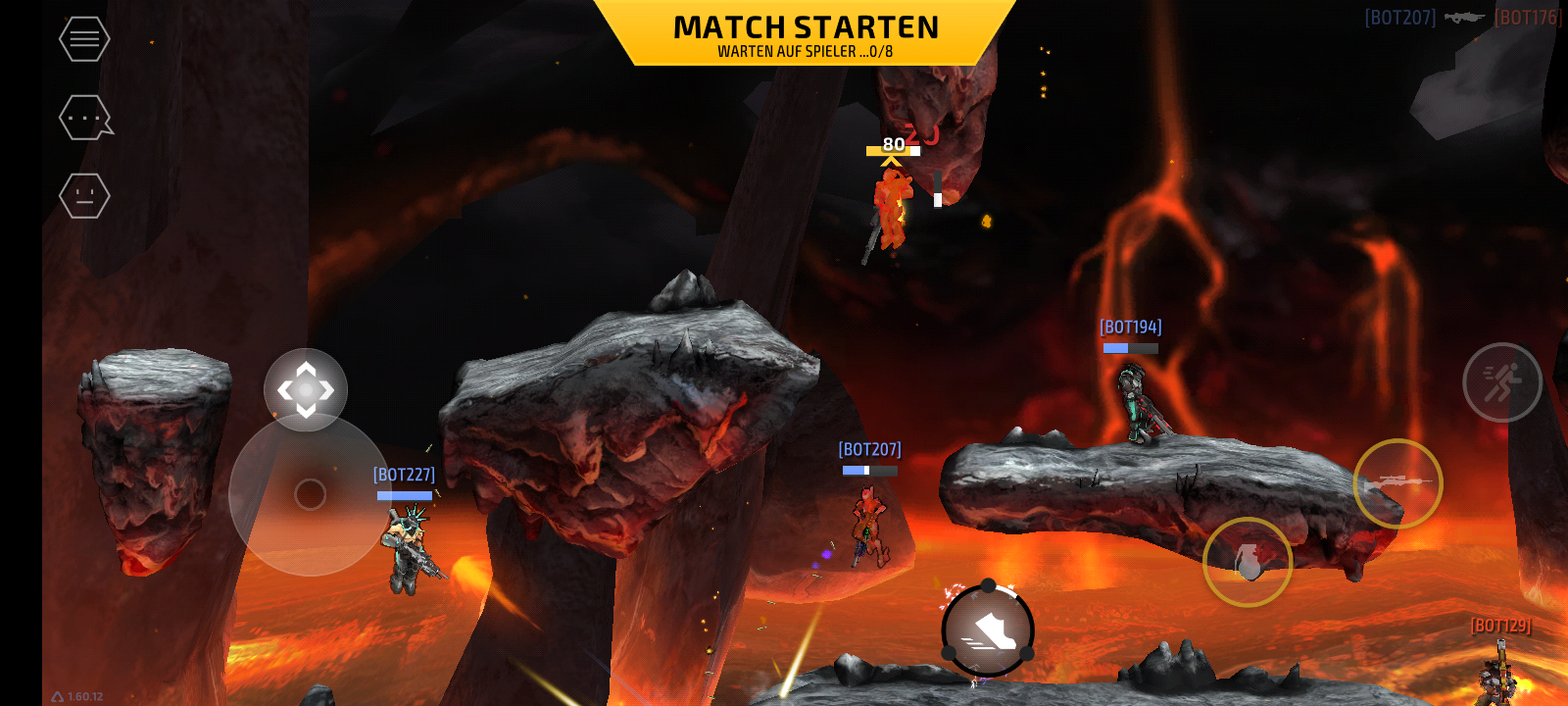This screenshot has width=1568, height=706.
Task: Throw a grenade with the grenade button
Action: (1248, 562)
